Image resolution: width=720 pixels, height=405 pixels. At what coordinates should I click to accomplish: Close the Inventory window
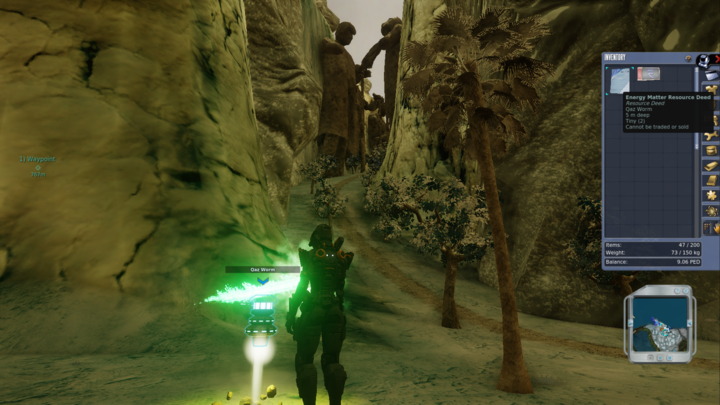coord(717,59)
